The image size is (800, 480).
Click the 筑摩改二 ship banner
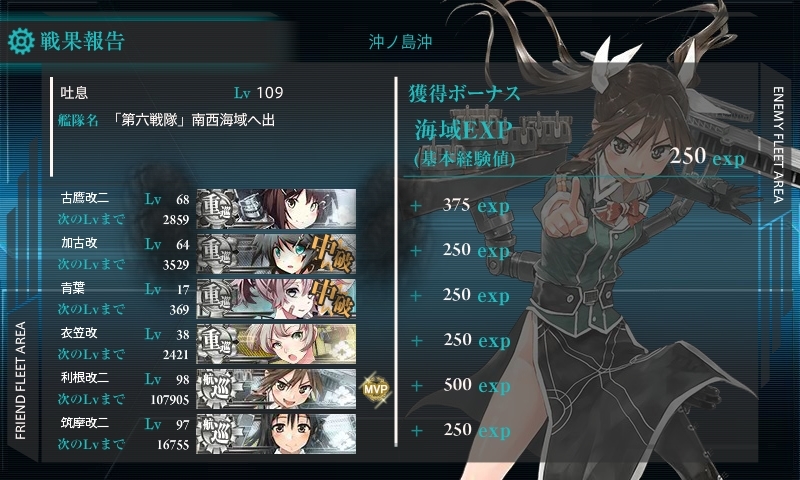pyautogui.click(x=276, y=433)
